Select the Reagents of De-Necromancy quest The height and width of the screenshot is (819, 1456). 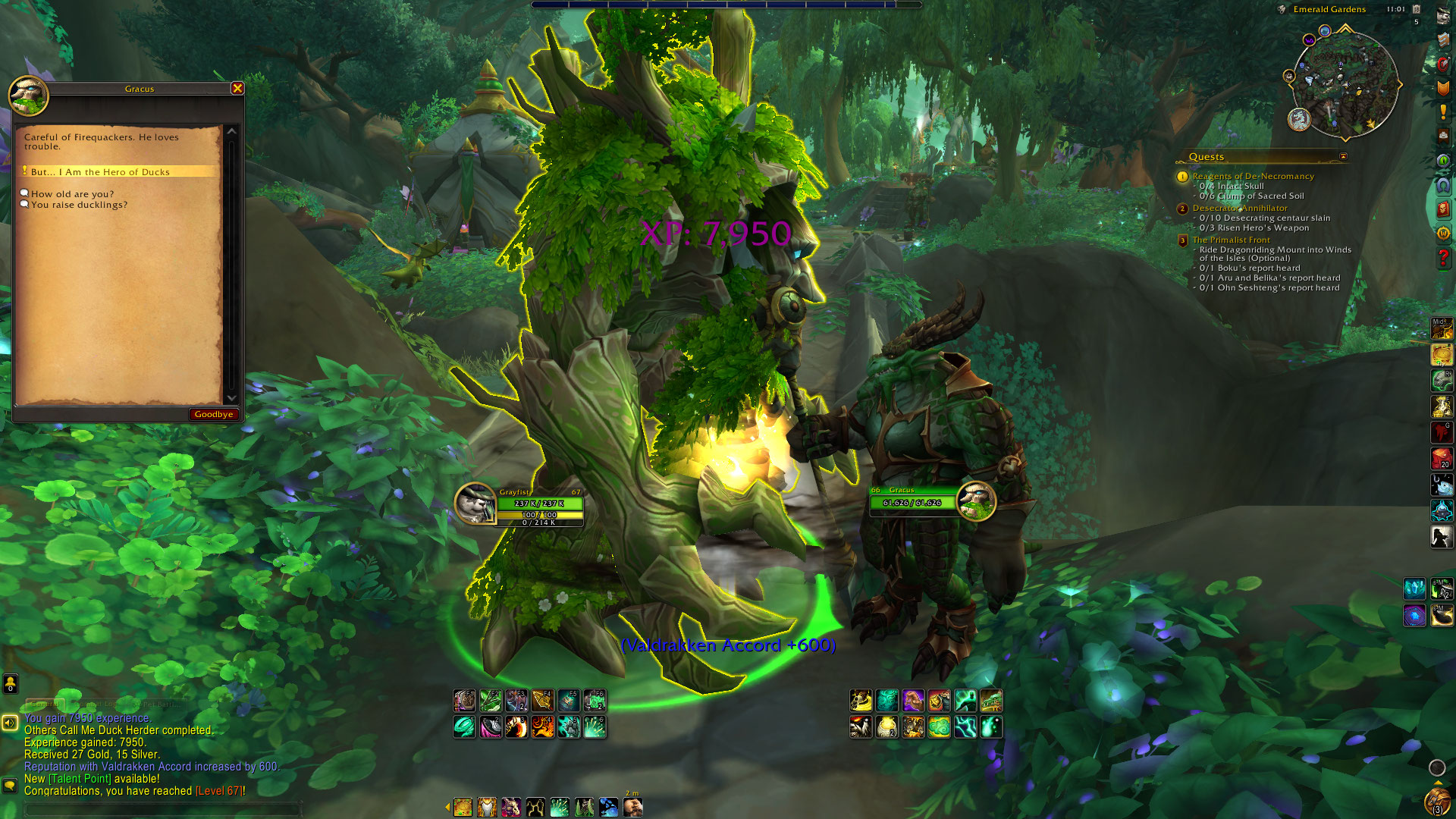1253,176
